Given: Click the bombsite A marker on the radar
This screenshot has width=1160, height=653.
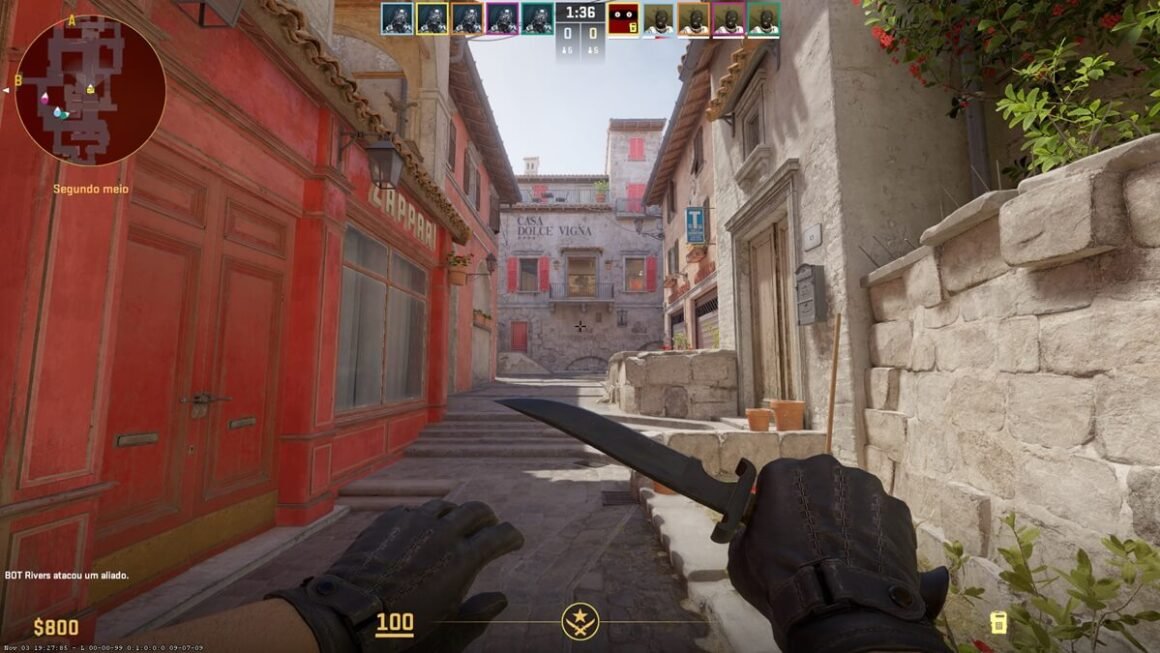Looking at the screenshot, I should pyautogui.click(x=72, y=20).
